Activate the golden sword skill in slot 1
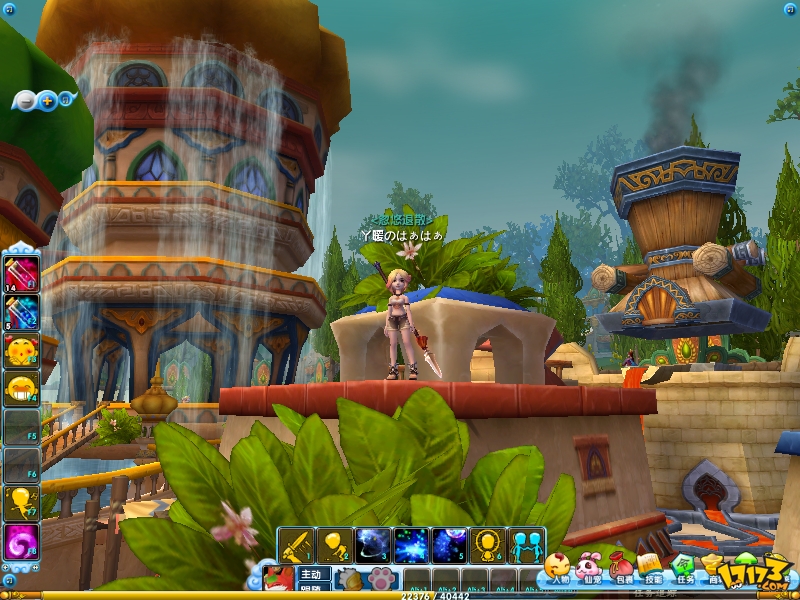 [x=297, y=546]
